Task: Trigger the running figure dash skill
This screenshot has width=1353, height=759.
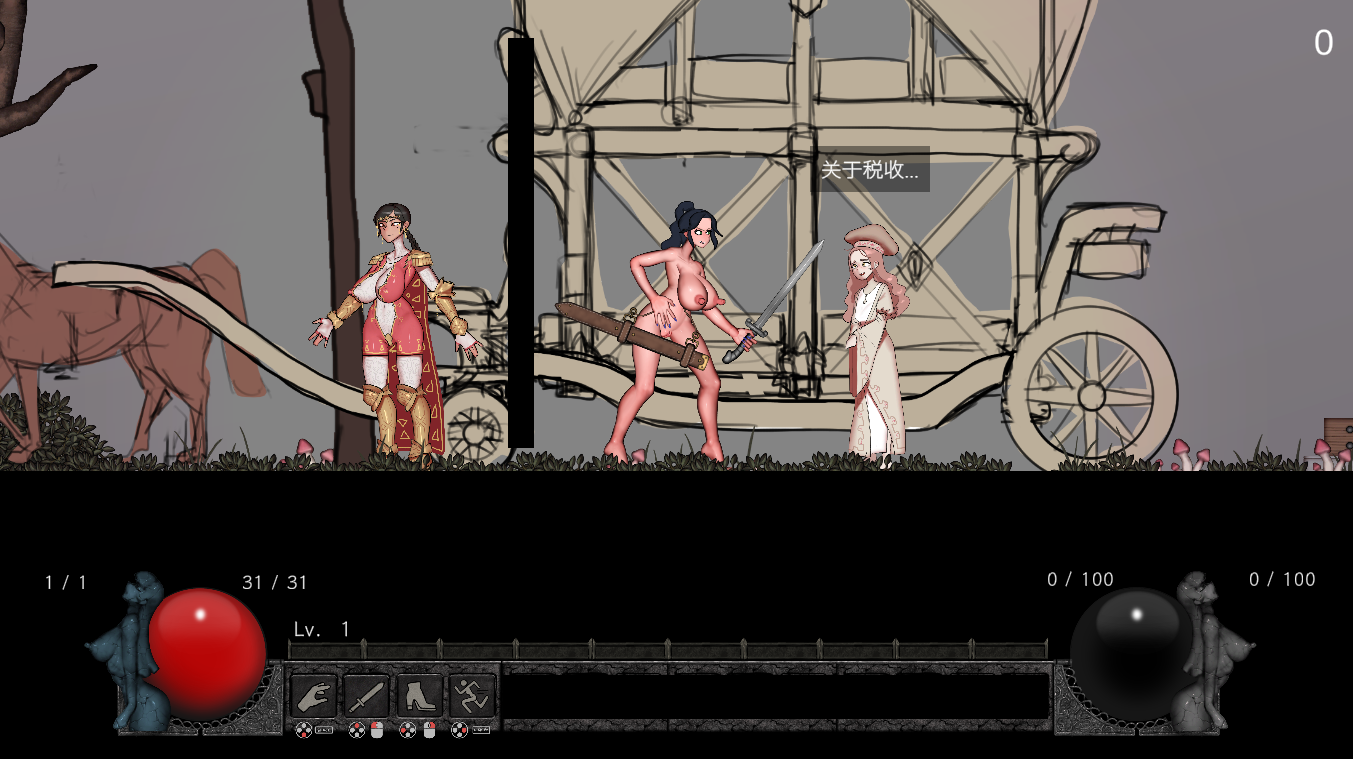Action: [x=472, y=695]
